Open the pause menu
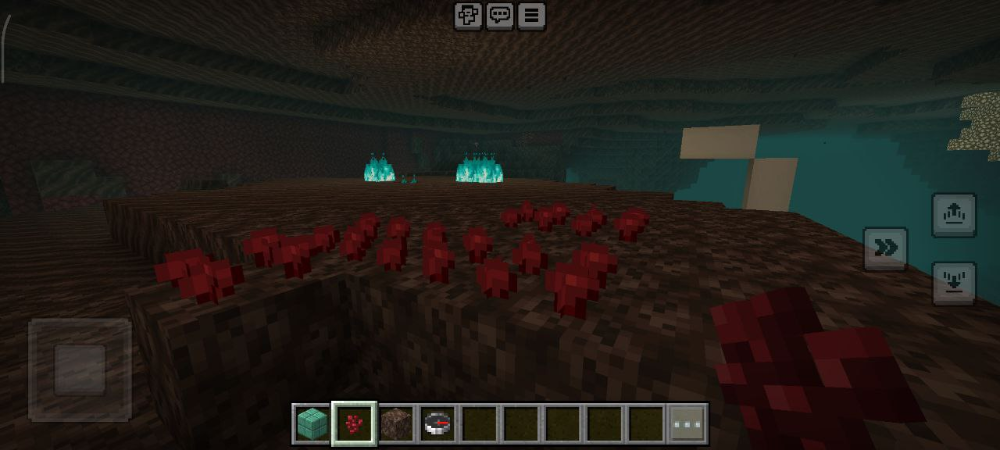Image resolution: width=1000 pixels, height=450 pixels. 531,15
